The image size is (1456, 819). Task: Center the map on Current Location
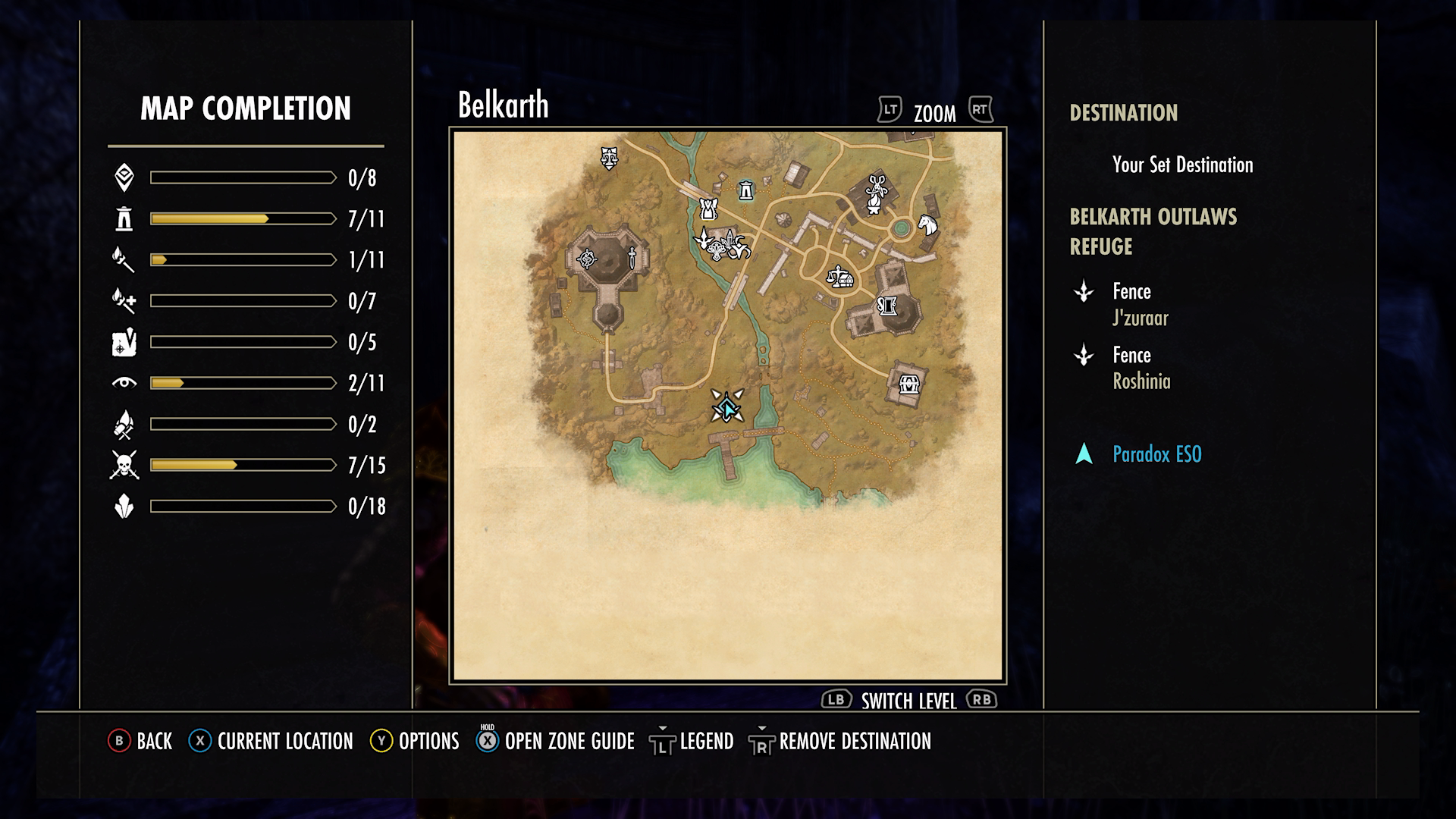271,741
